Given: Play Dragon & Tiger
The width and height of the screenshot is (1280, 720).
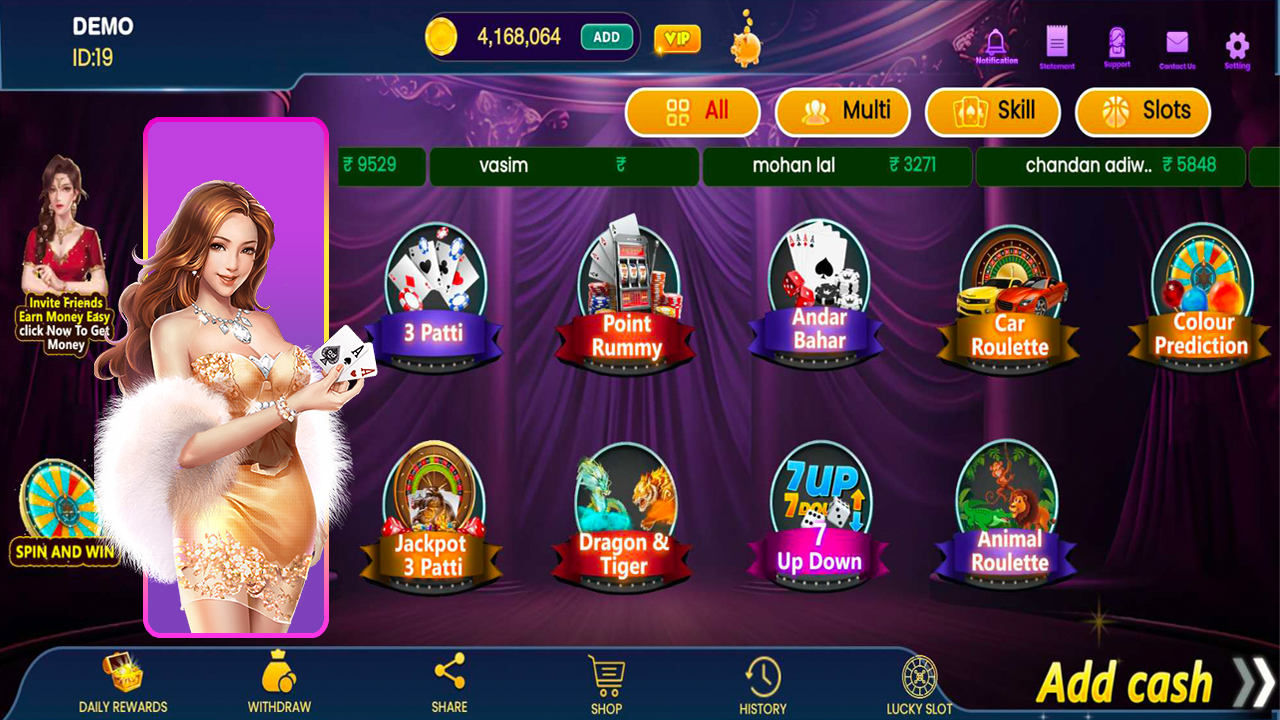Looking at the screenshot, I should (x=624, y=515).
